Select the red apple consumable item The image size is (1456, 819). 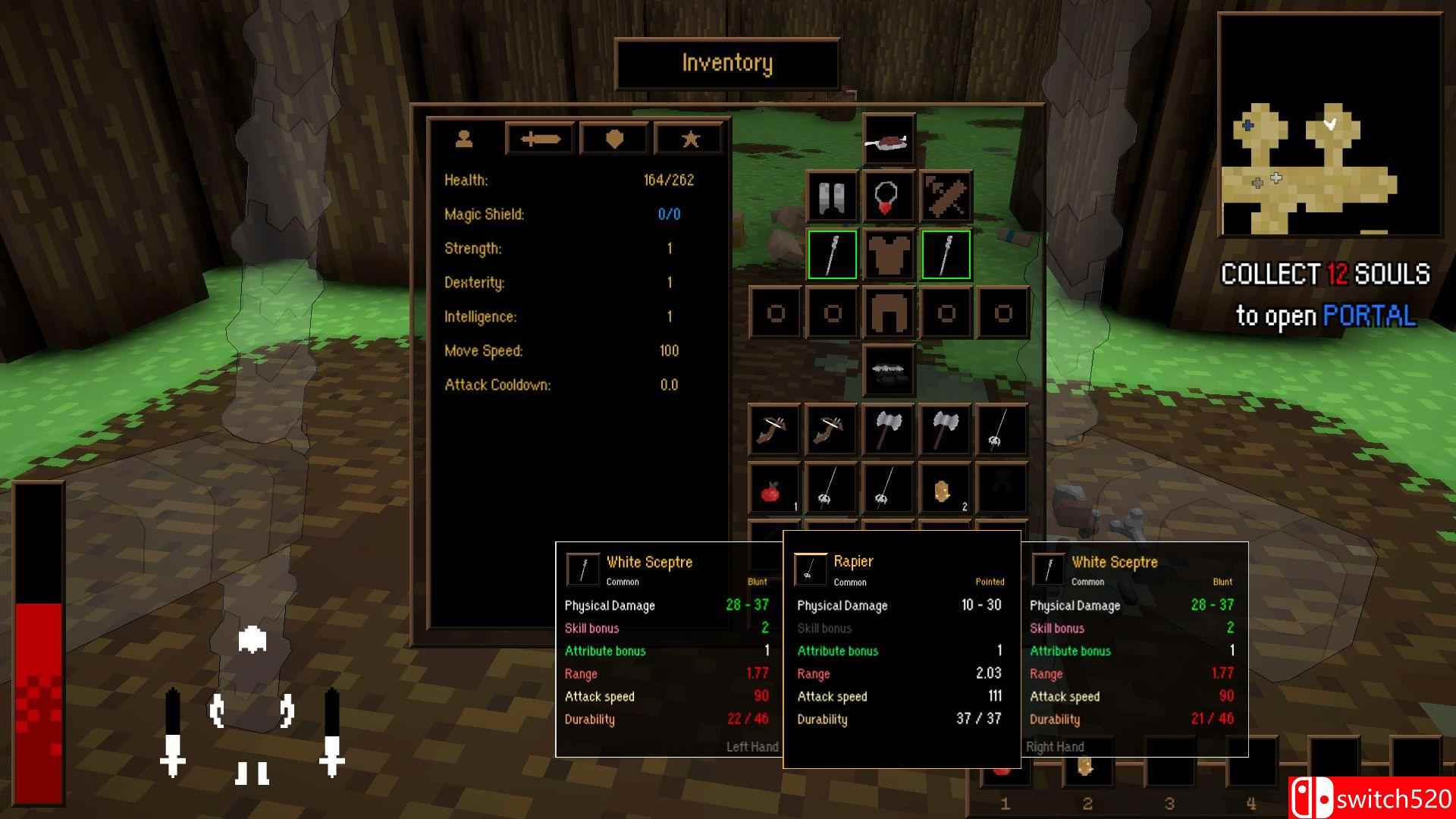(x=774, y=488)
